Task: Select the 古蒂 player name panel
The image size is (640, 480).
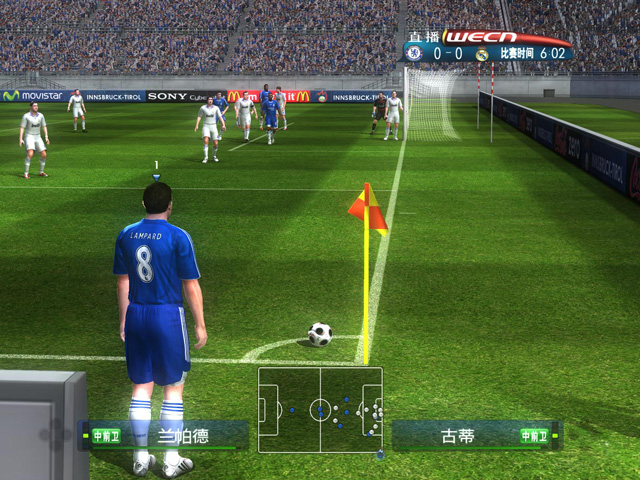Action: (475, 435)
